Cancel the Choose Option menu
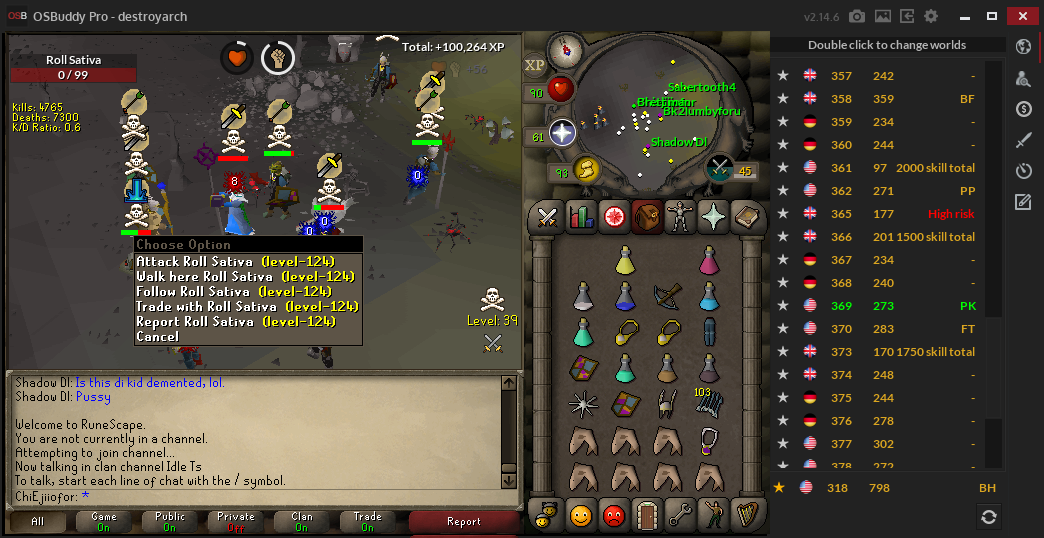 [158, 336]
